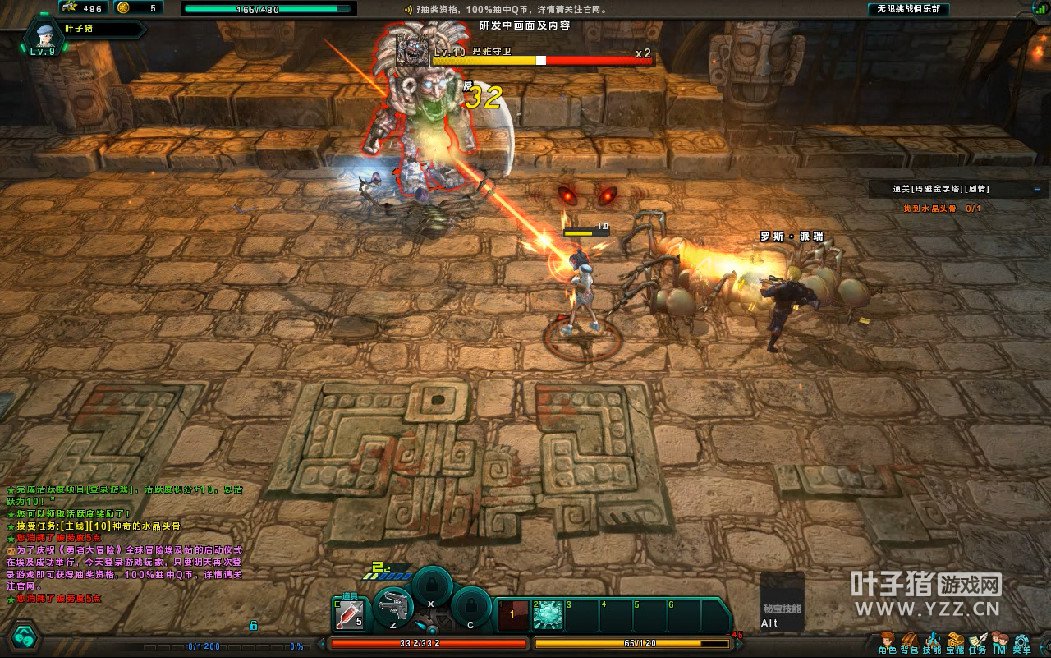Click the gold coin currency icon
Screen dimensions: 1051x658
[122, 8]
